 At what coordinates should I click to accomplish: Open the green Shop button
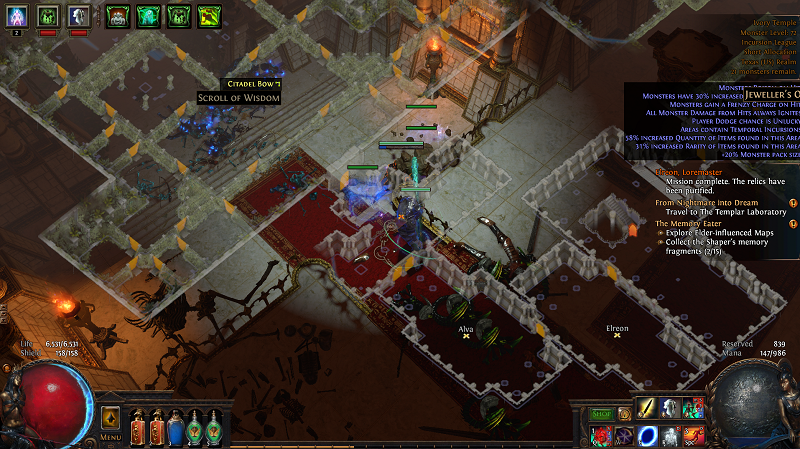[601, 413]
